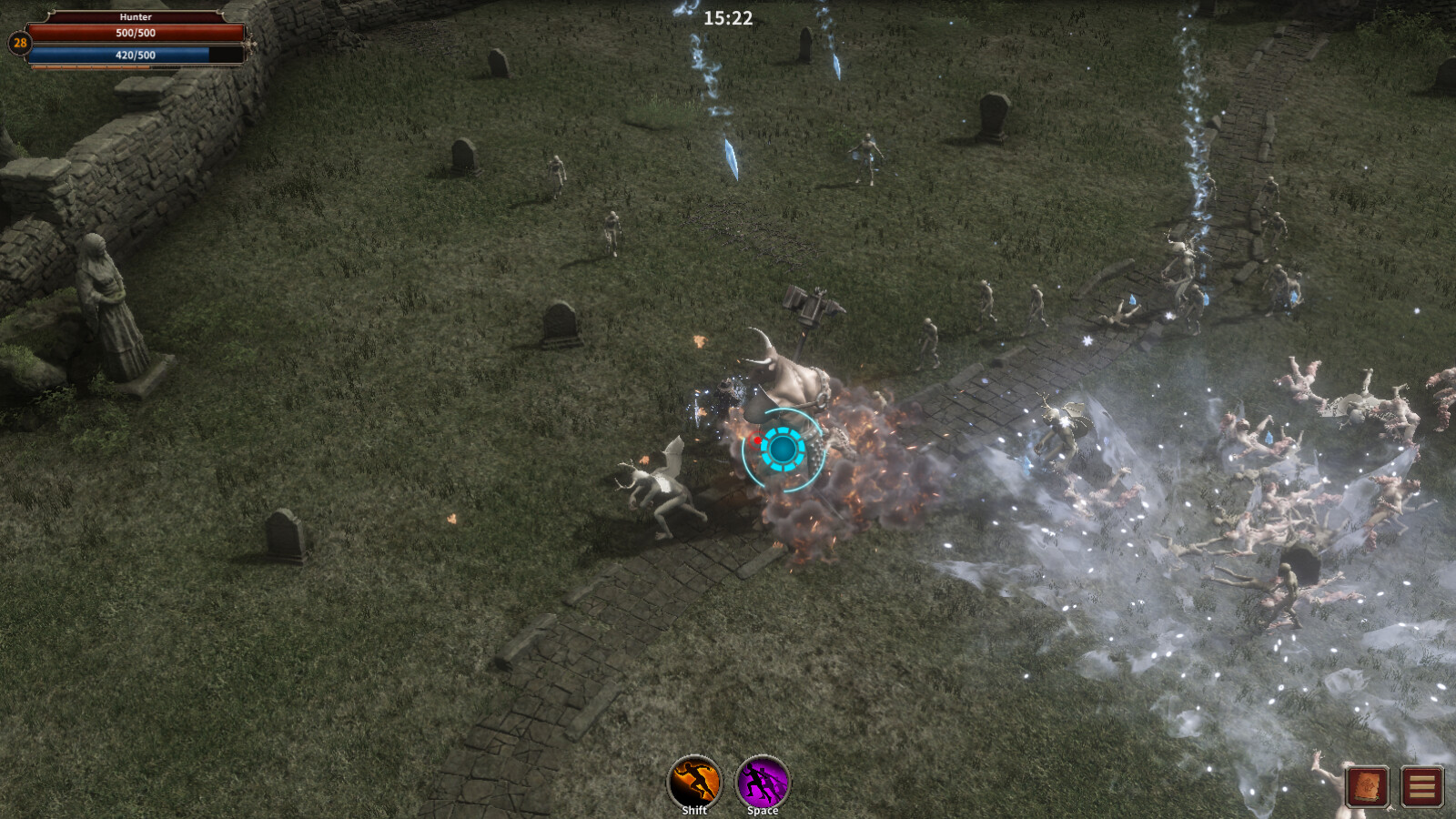
Task: Select the orange running figure ability
Action: (694, 780)
